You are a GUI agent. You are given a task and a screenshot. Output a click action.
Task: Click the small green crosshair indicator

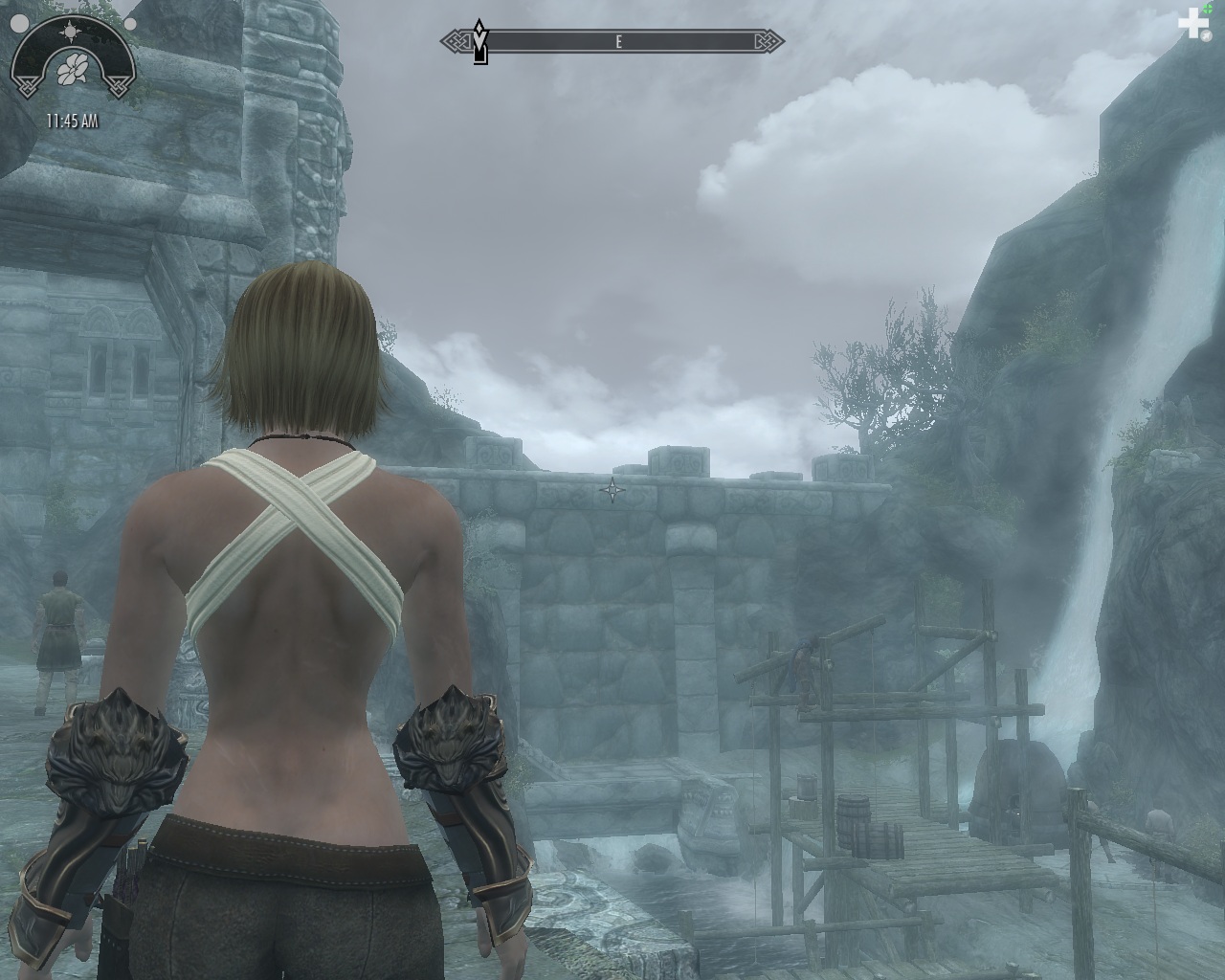pos(1208,10)
